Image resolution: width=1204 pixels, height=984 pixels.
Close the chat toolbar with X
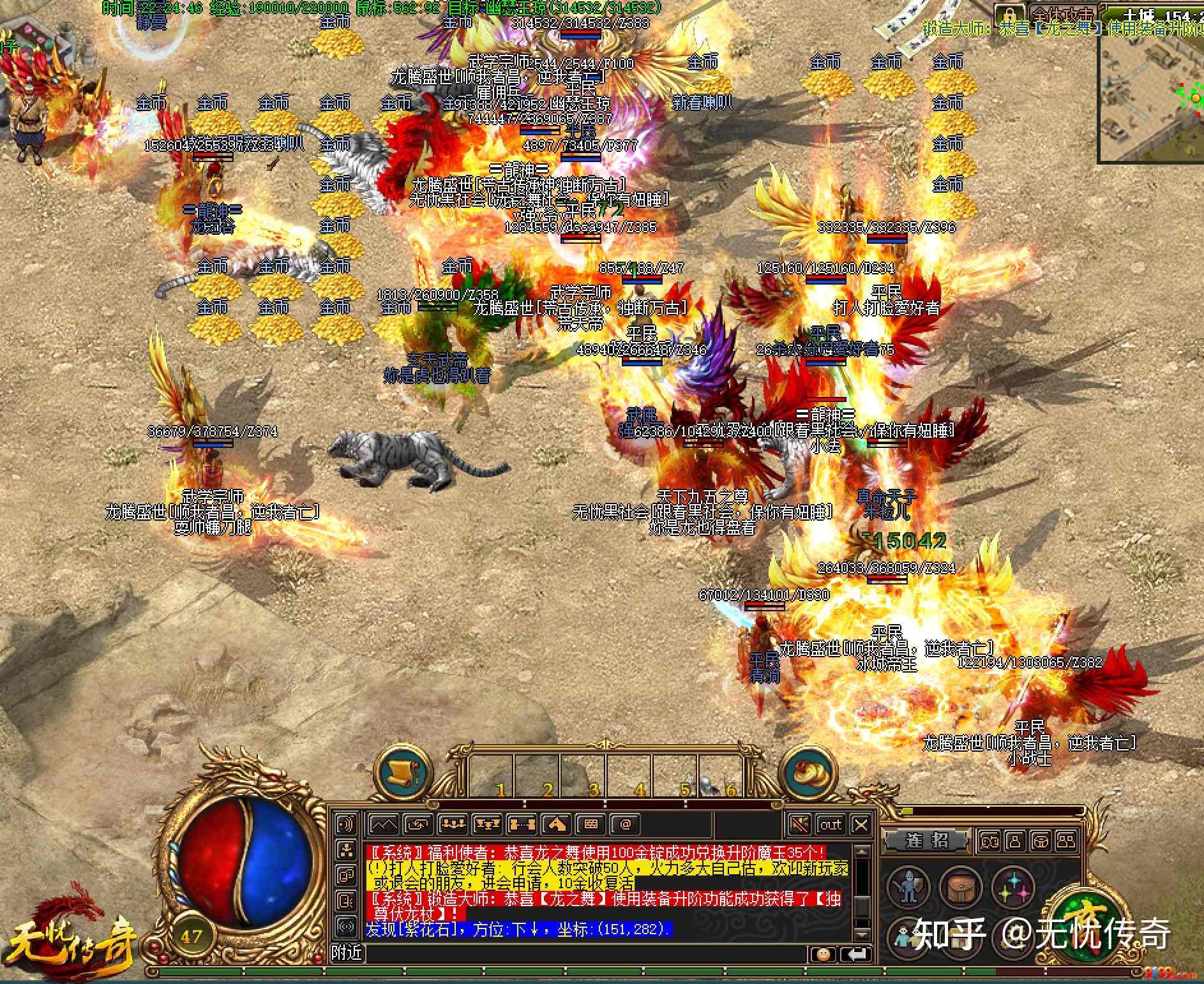click(861, 824)
